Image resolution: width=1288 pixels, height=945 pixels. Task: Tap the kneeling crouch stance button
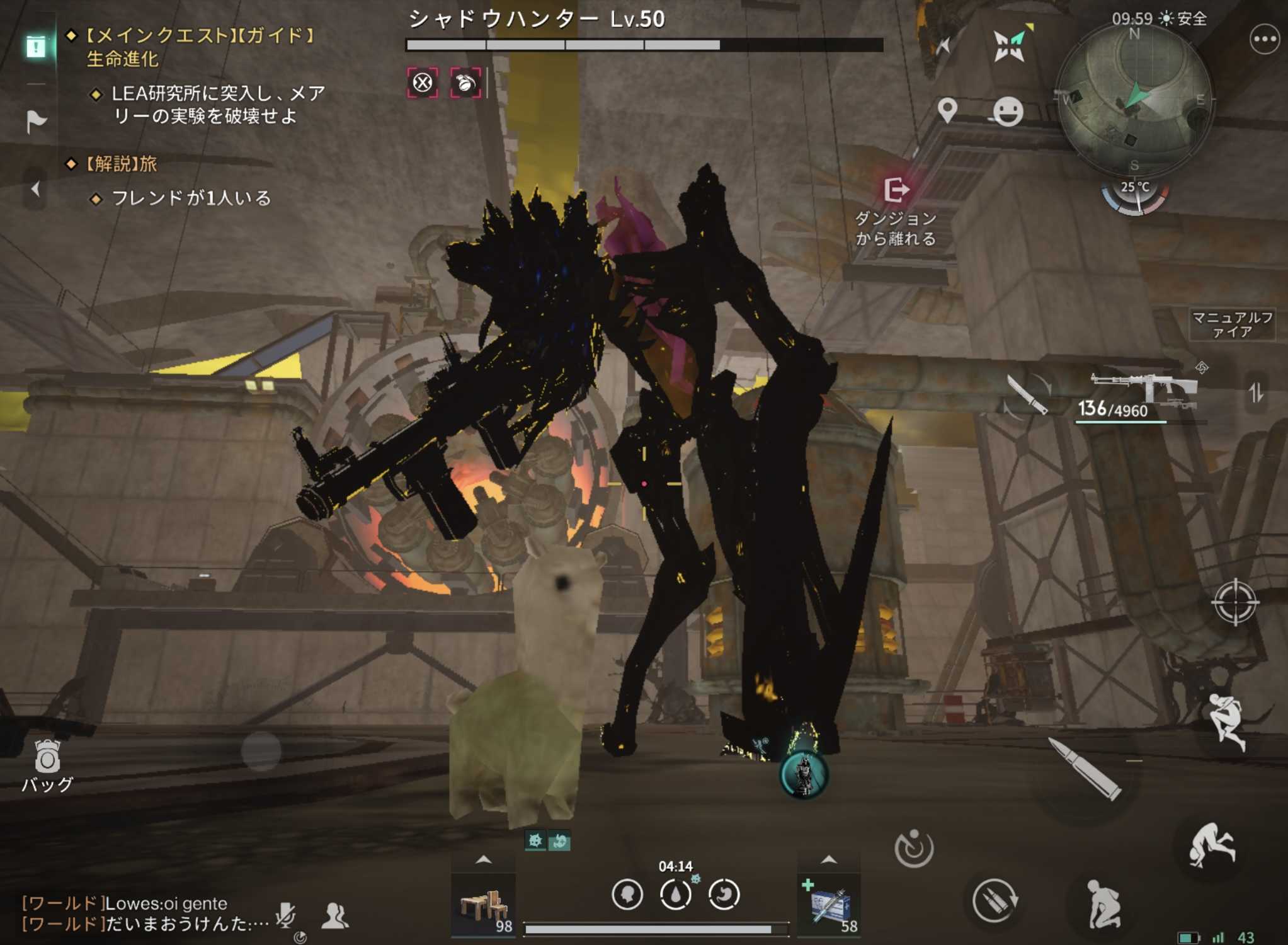(1103, 905)
